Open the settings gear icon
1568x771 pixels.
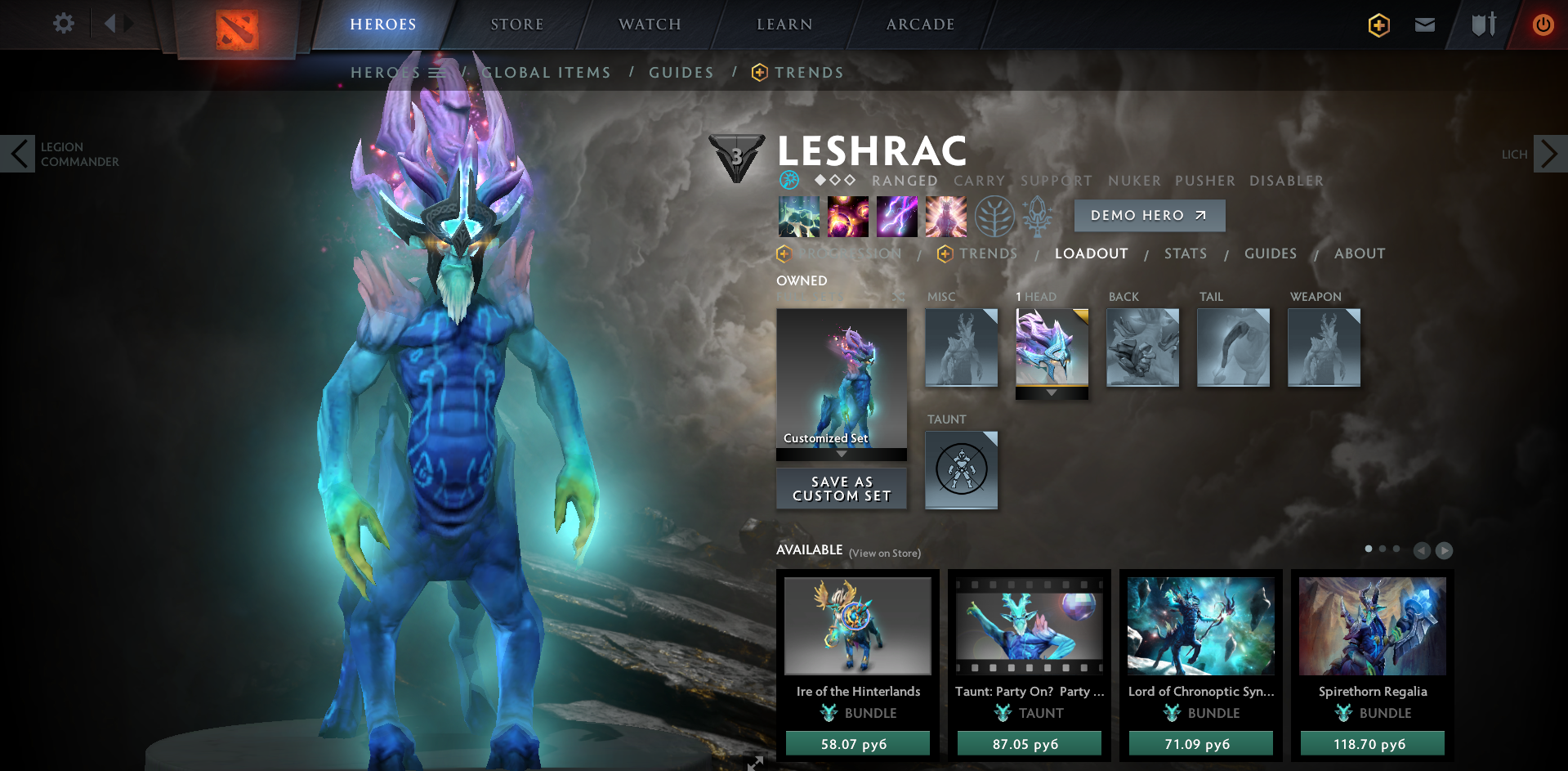(x=63, y=24)
